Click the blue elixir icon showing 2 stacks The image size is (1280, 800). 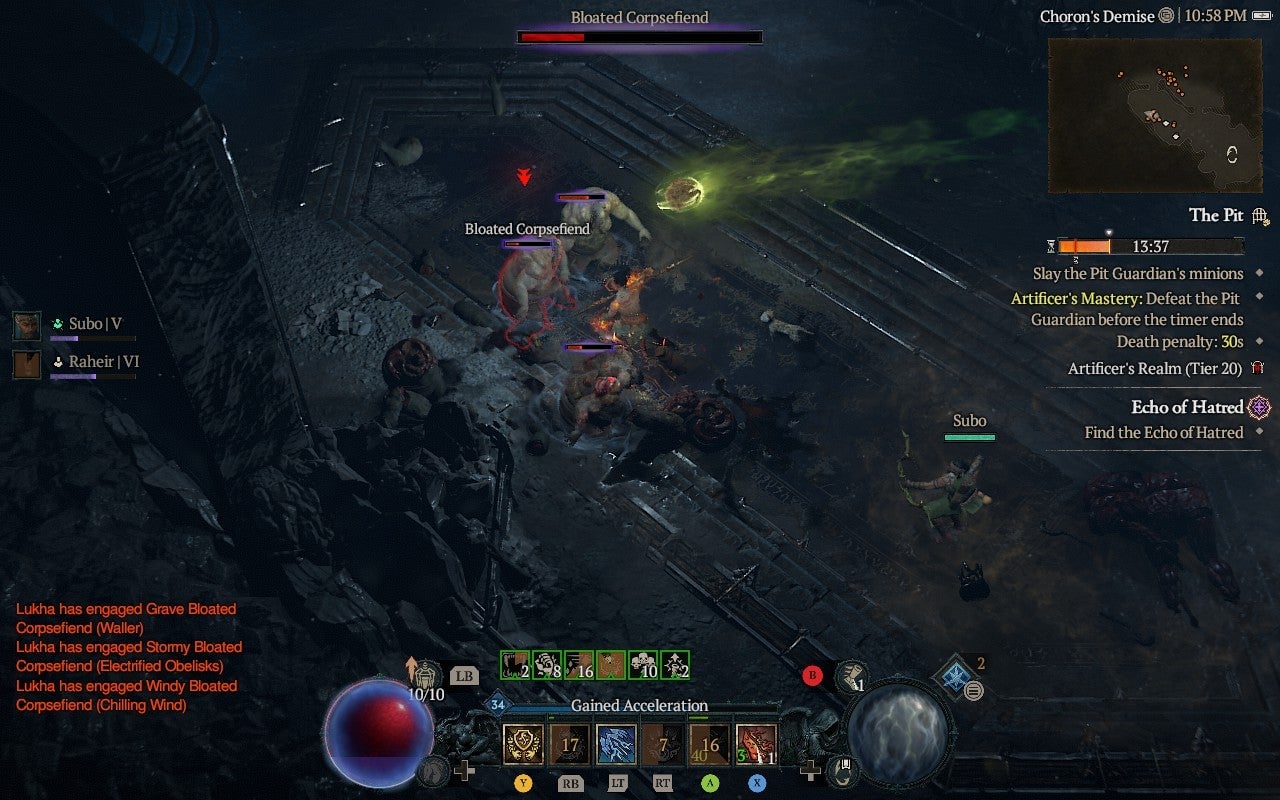click(957, 672)
